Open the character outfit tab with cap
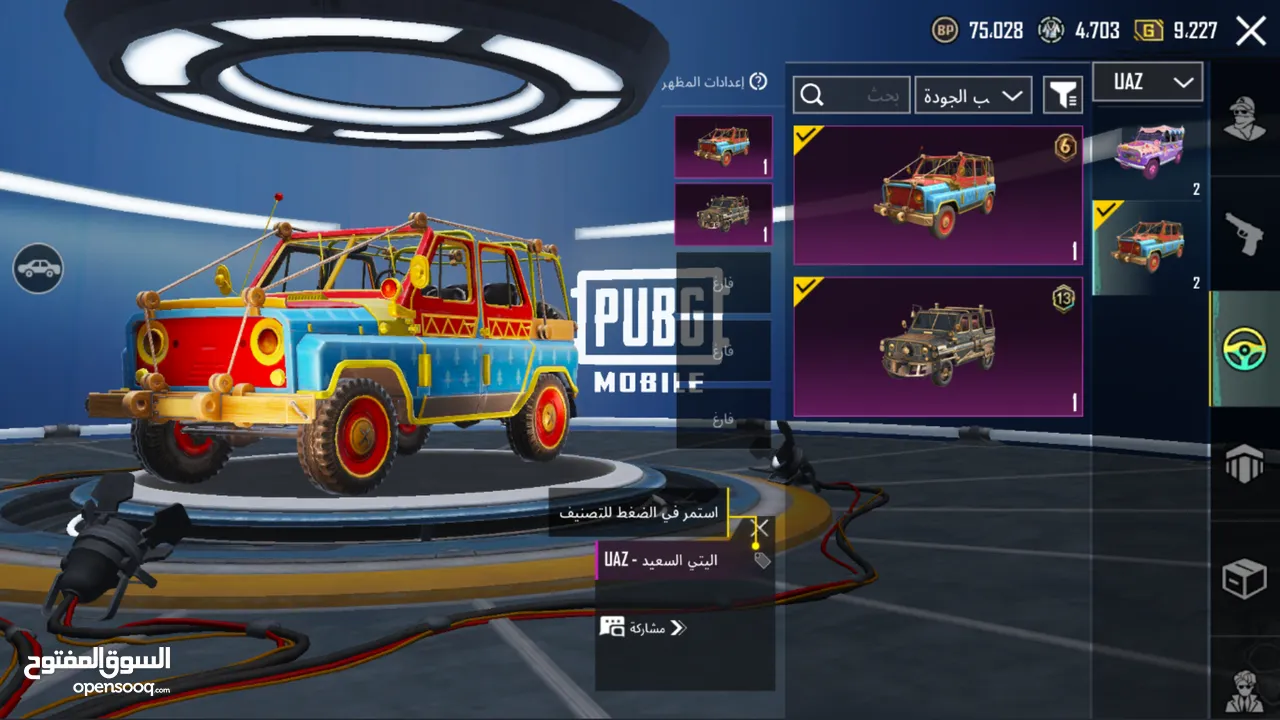Viewport: 1280px width, 720px height. tap(1245, 119)
